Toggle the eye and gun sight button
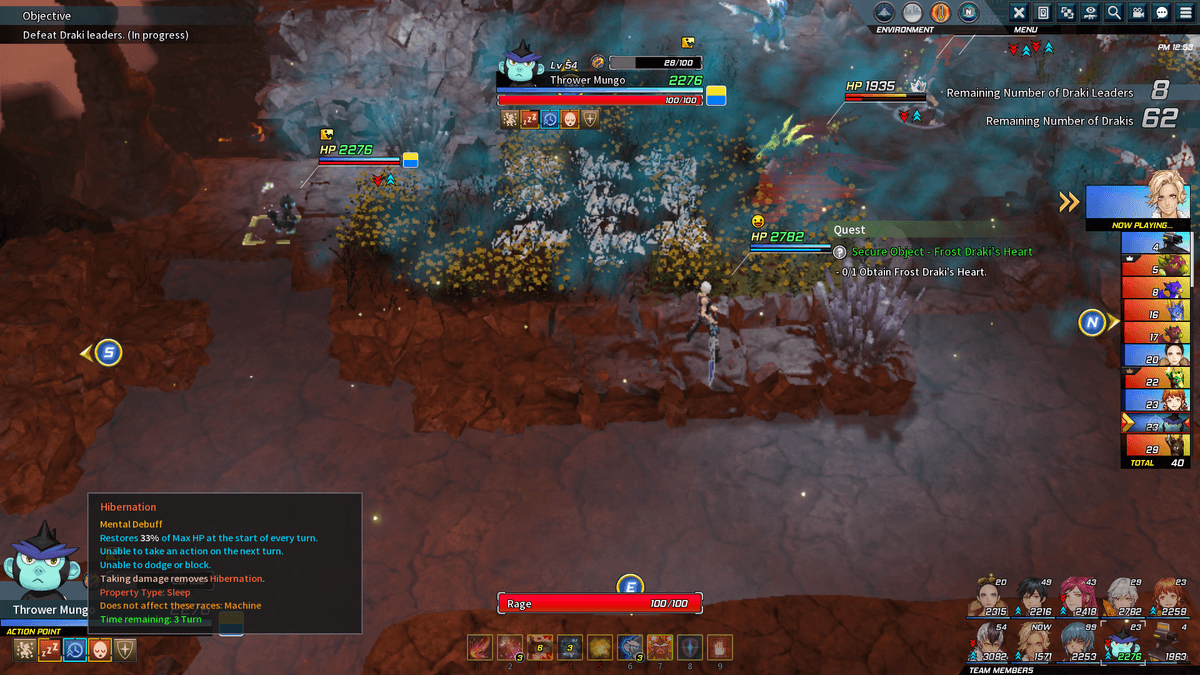The image size is (1200, 675). click(x=1091, y=12)
